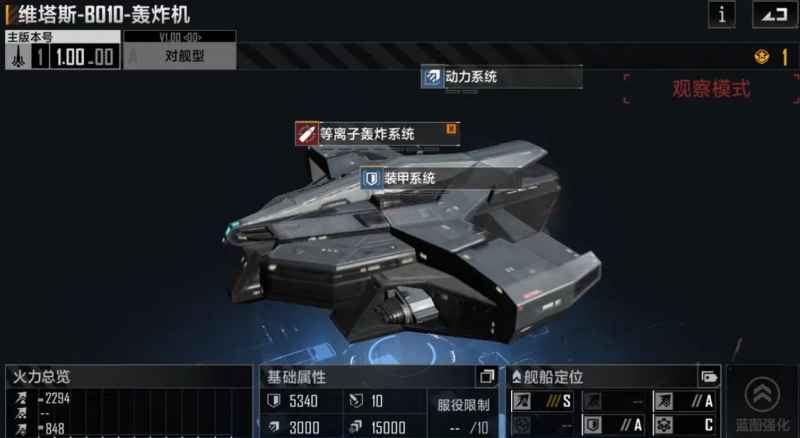Image resolution: width=800 pixels, height=438 pixels.
Task: Open the 火力总览 firepower overview panel
Action: pos(126,377)
